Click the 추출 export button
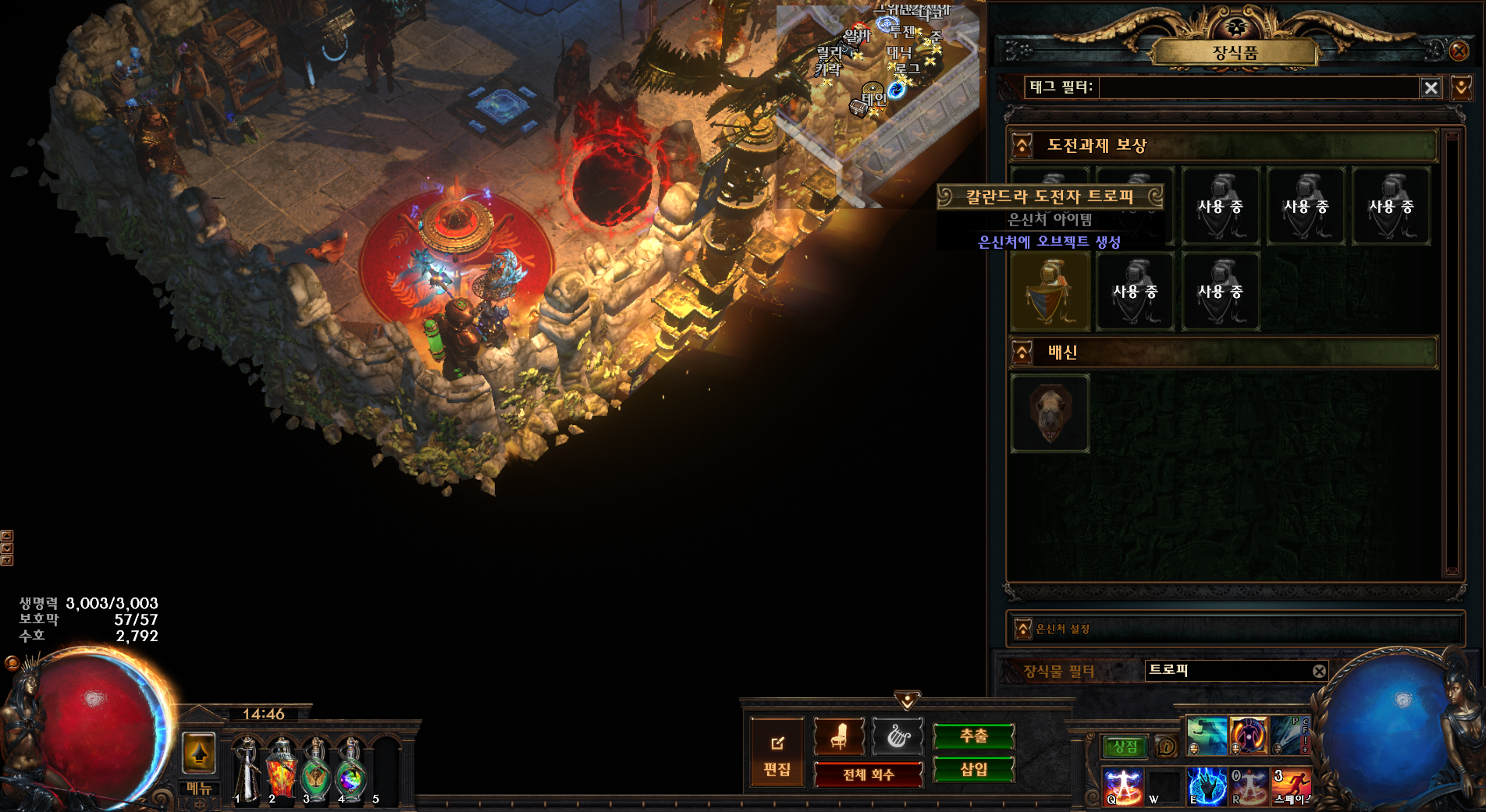The image size is (1486, 812). [973, 736]
